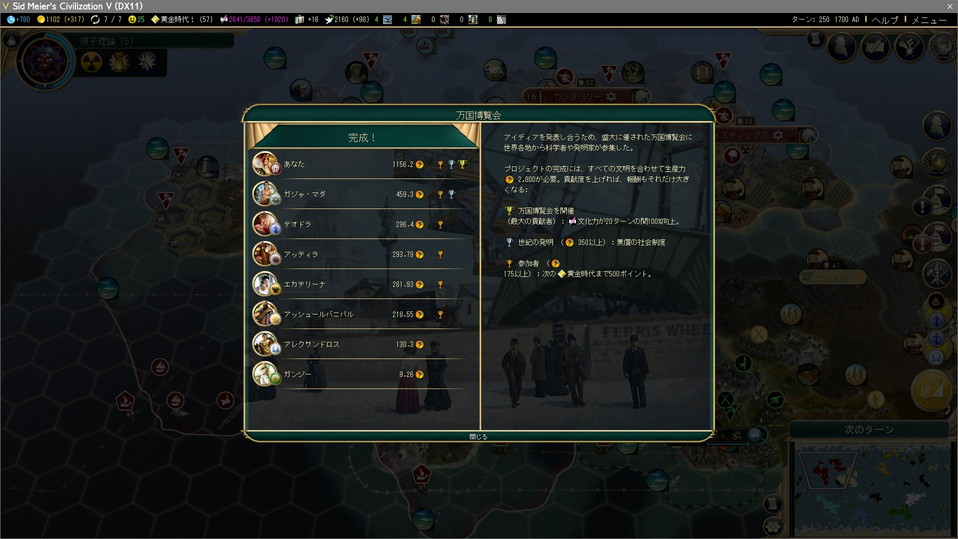Open the ヘルプ help menu
Screen dimensions: 958x539
[884, 20]
